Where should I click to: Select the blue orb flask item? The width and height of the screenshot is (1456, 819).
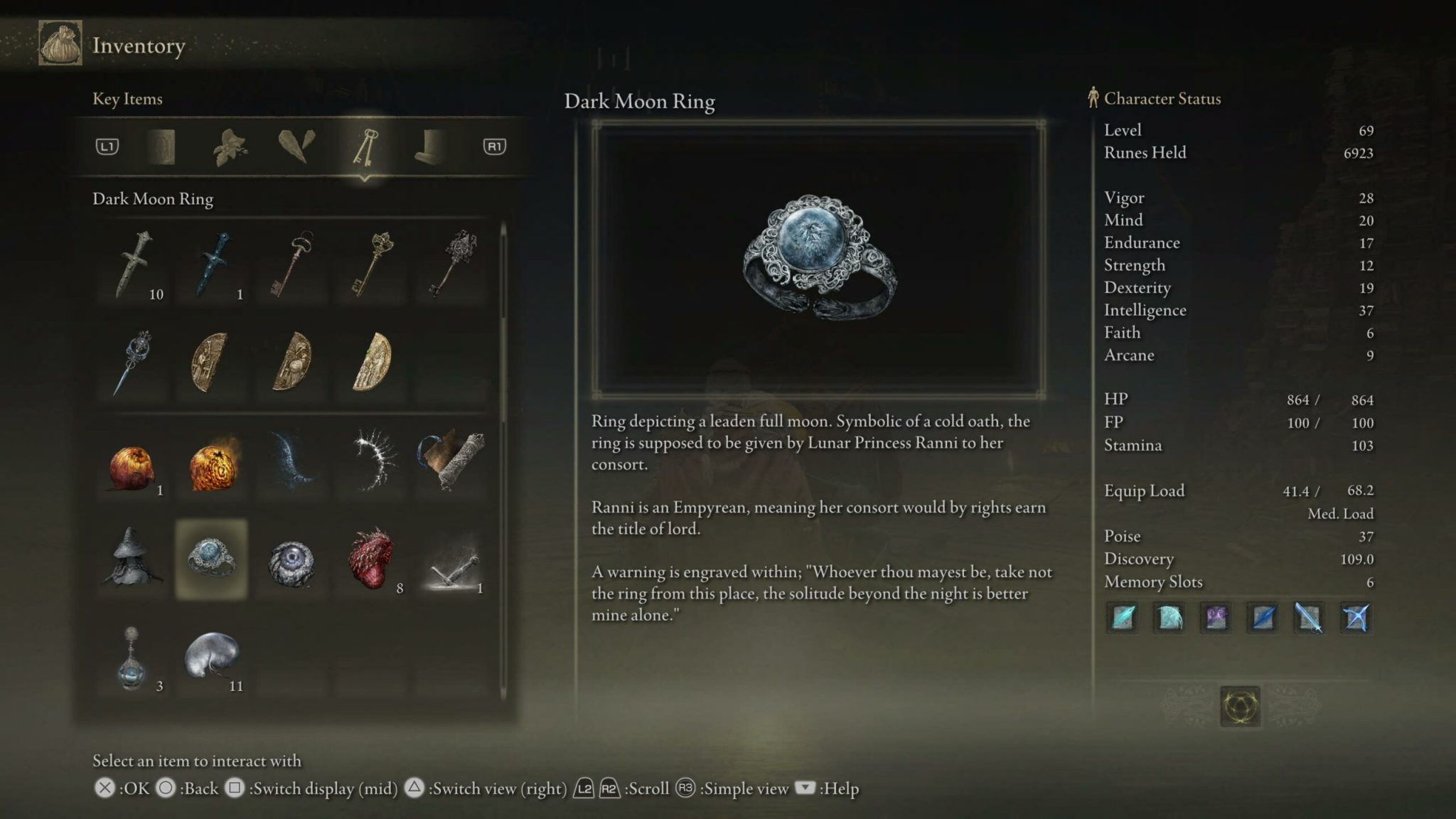click(x=132, y=659)
